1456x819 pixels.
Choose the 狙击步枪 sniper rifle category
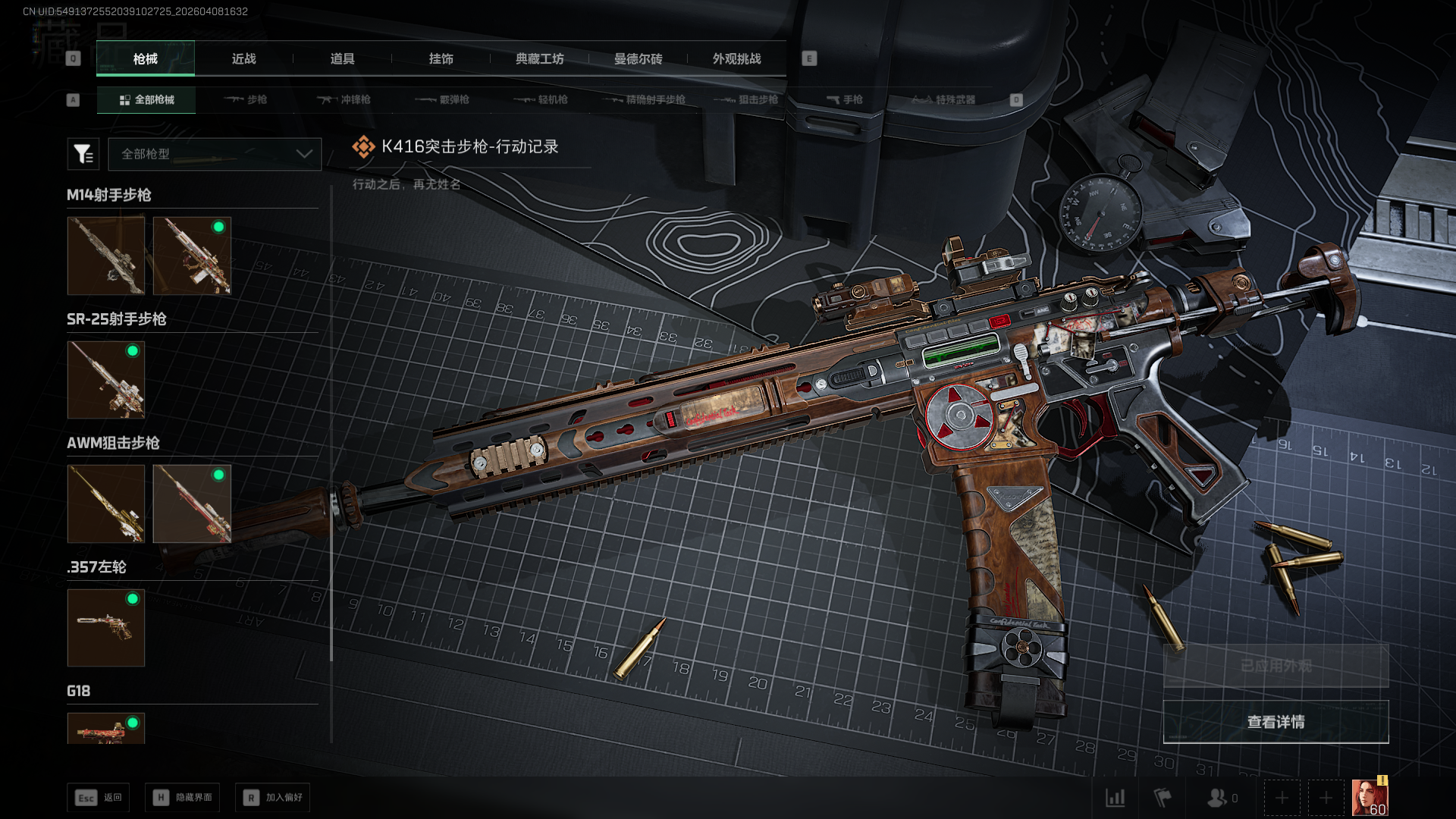point(747,99)
